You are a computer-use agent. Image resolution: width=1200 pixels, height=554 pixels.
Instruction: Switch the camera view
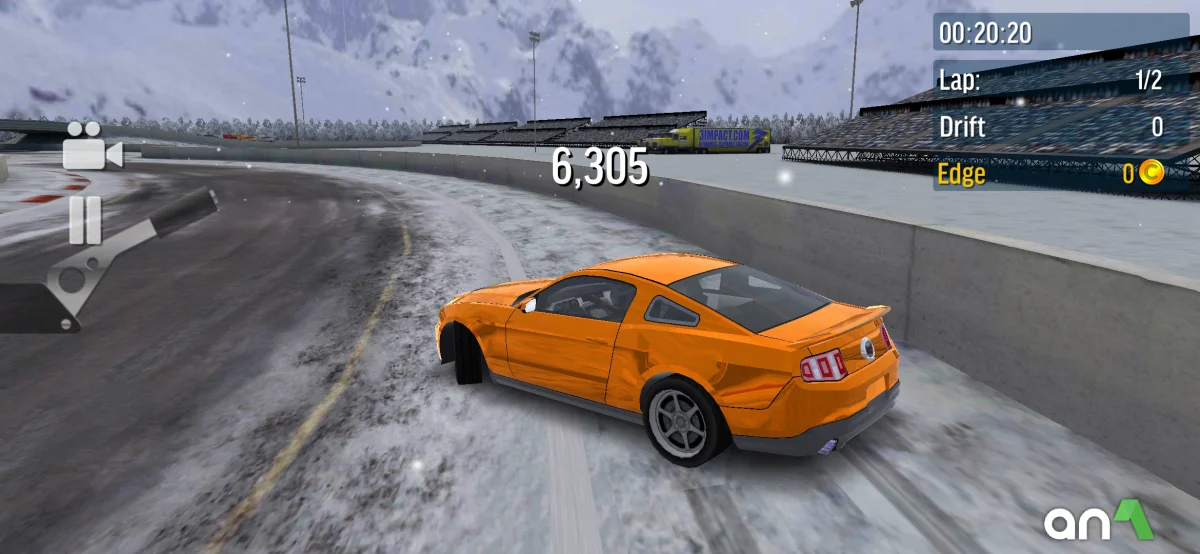pos(90,148)
